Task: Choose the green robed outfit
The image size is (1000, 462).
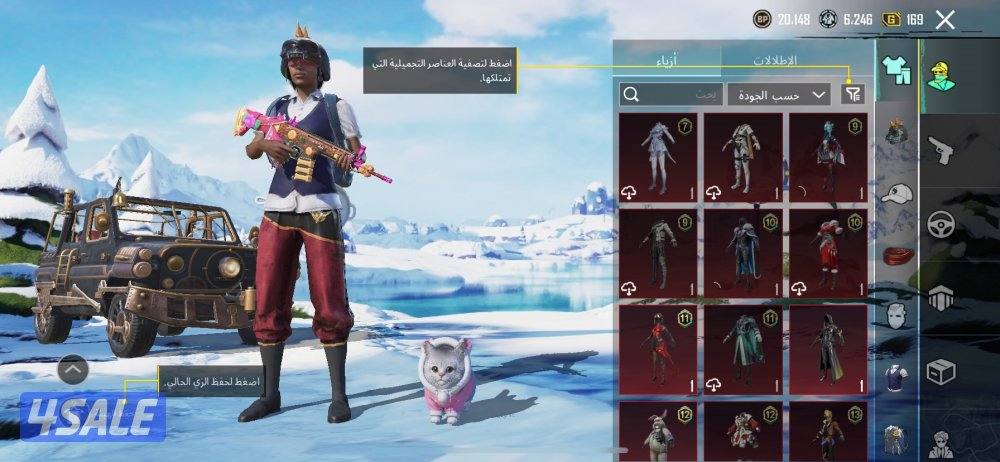Action: click(x=743, y=348)
